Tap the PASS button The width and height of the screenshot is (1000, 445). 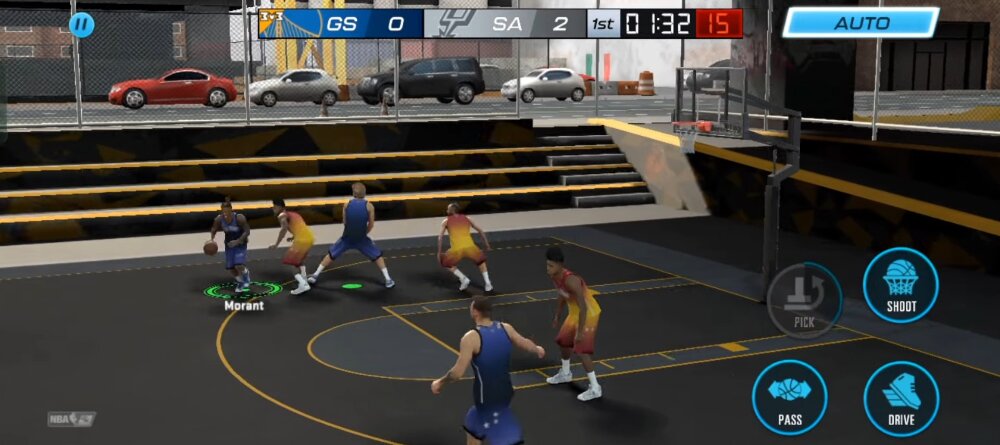tap(789, 396)
